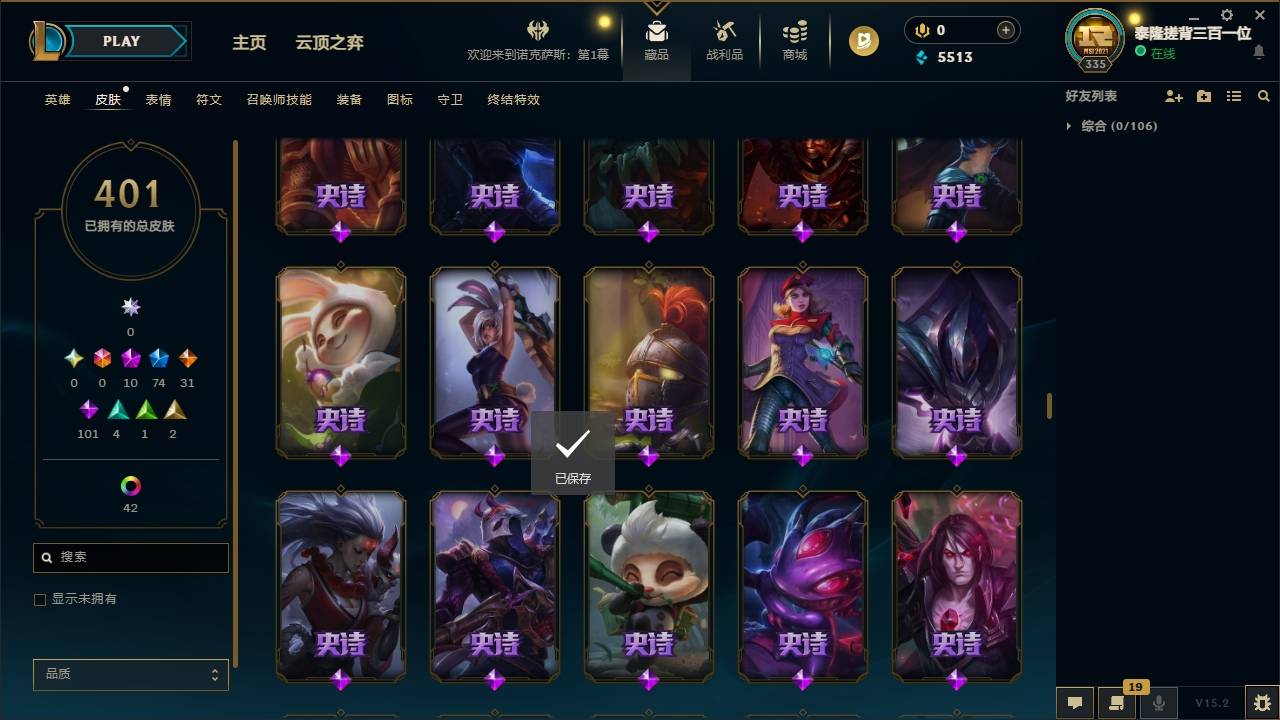The height and width of the screenshot is (720, 1280).
Task: Open the 战利品 loot section
Action: tap(724, 41)
